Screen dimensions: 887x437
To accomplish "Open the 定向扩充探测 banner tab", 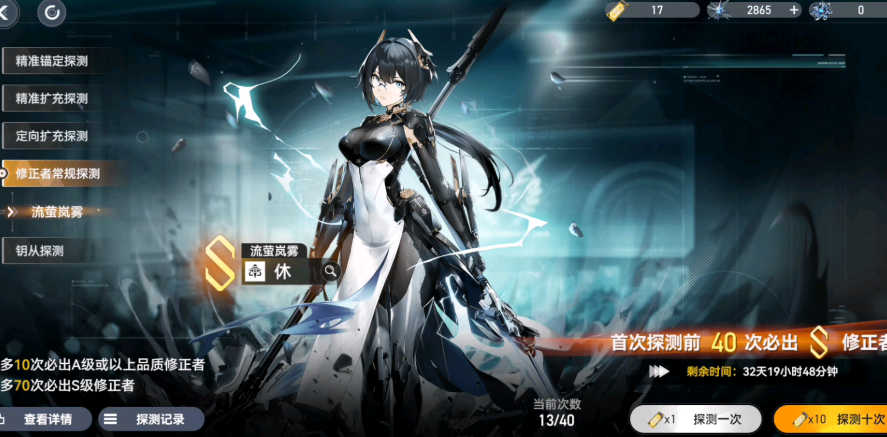I will pos(62,135).
